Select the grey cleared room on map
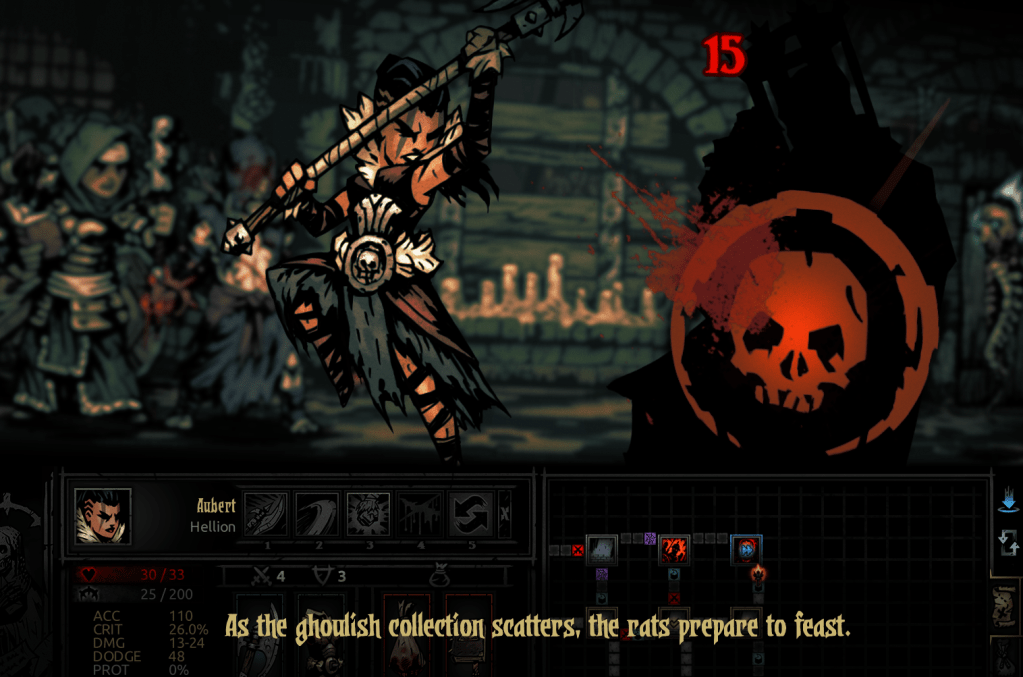1023x677 pixels. (600, 549)
